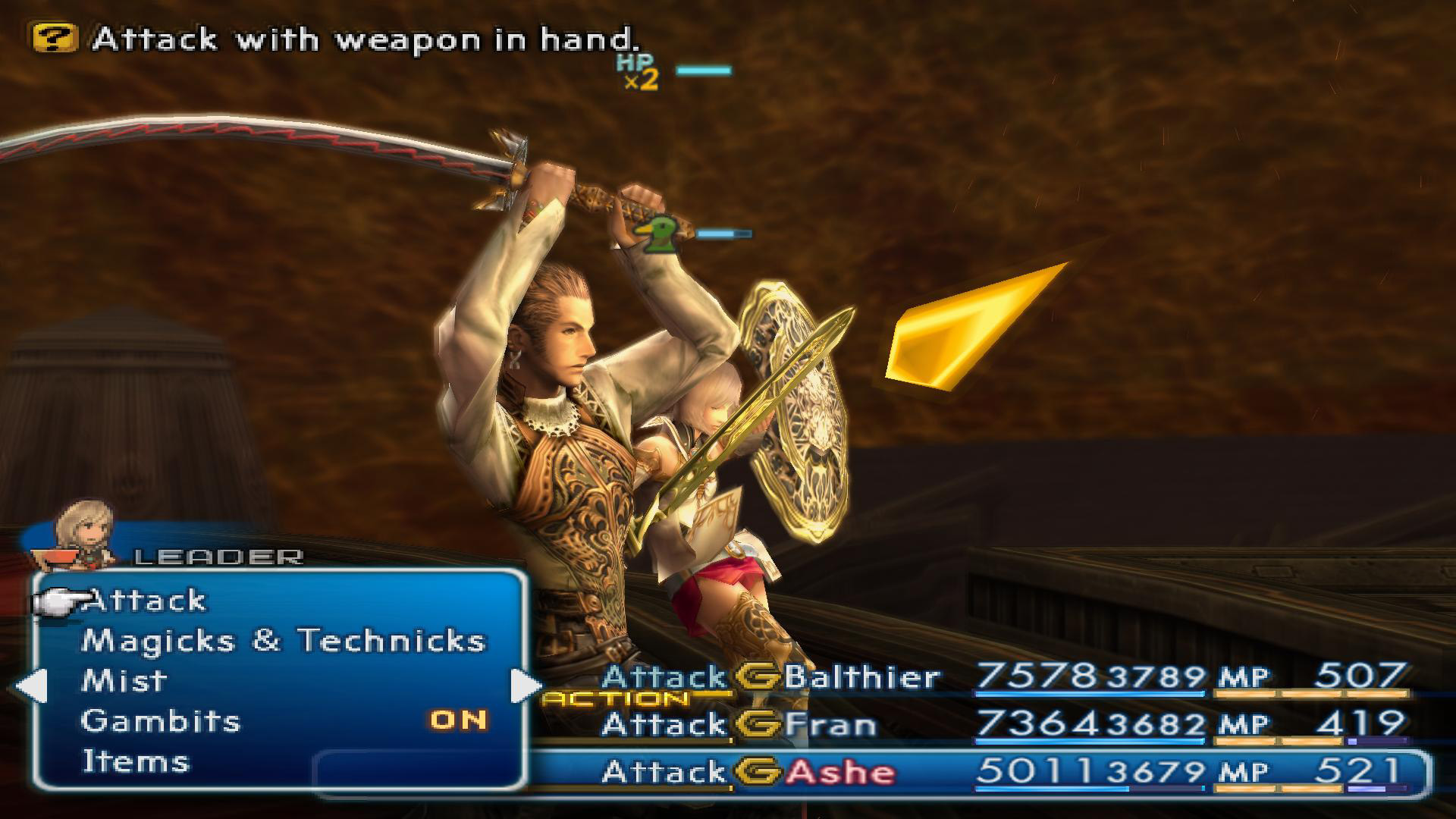Click the left arrow on command menu

pyautogui.click(x=31, y=686)
